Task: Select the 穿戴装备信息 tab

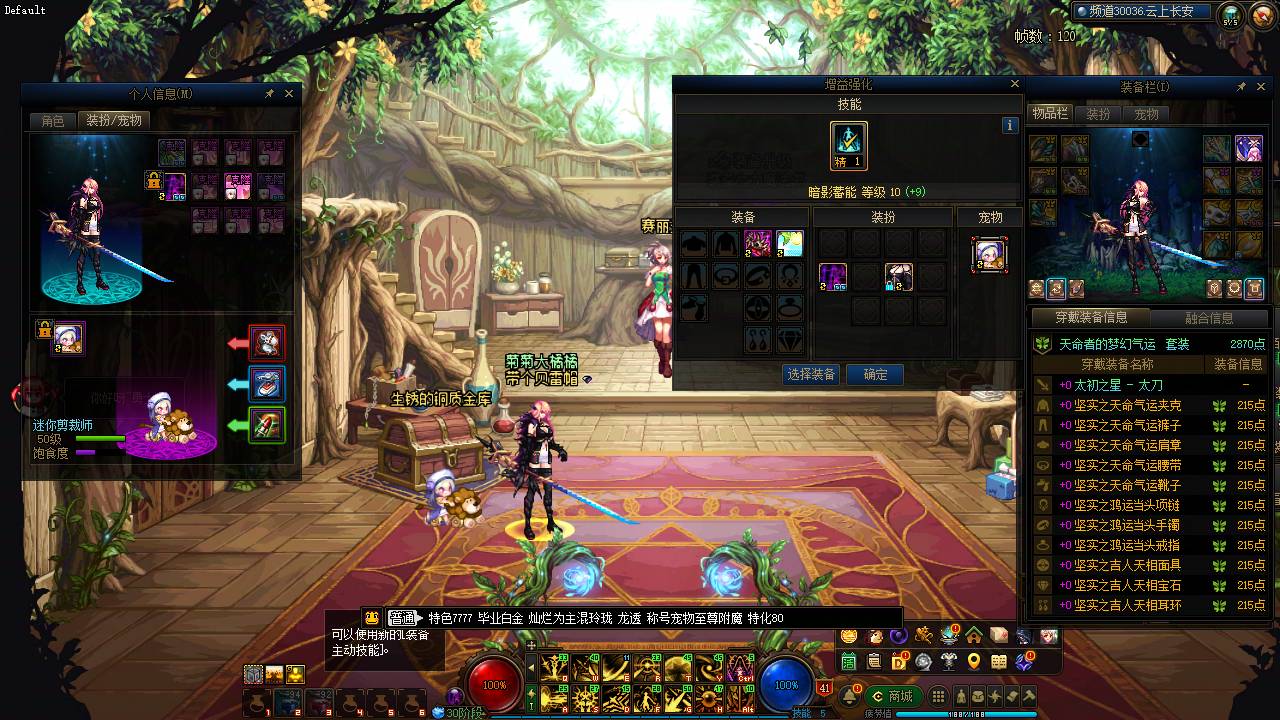Action: [x=1091, y=318]
